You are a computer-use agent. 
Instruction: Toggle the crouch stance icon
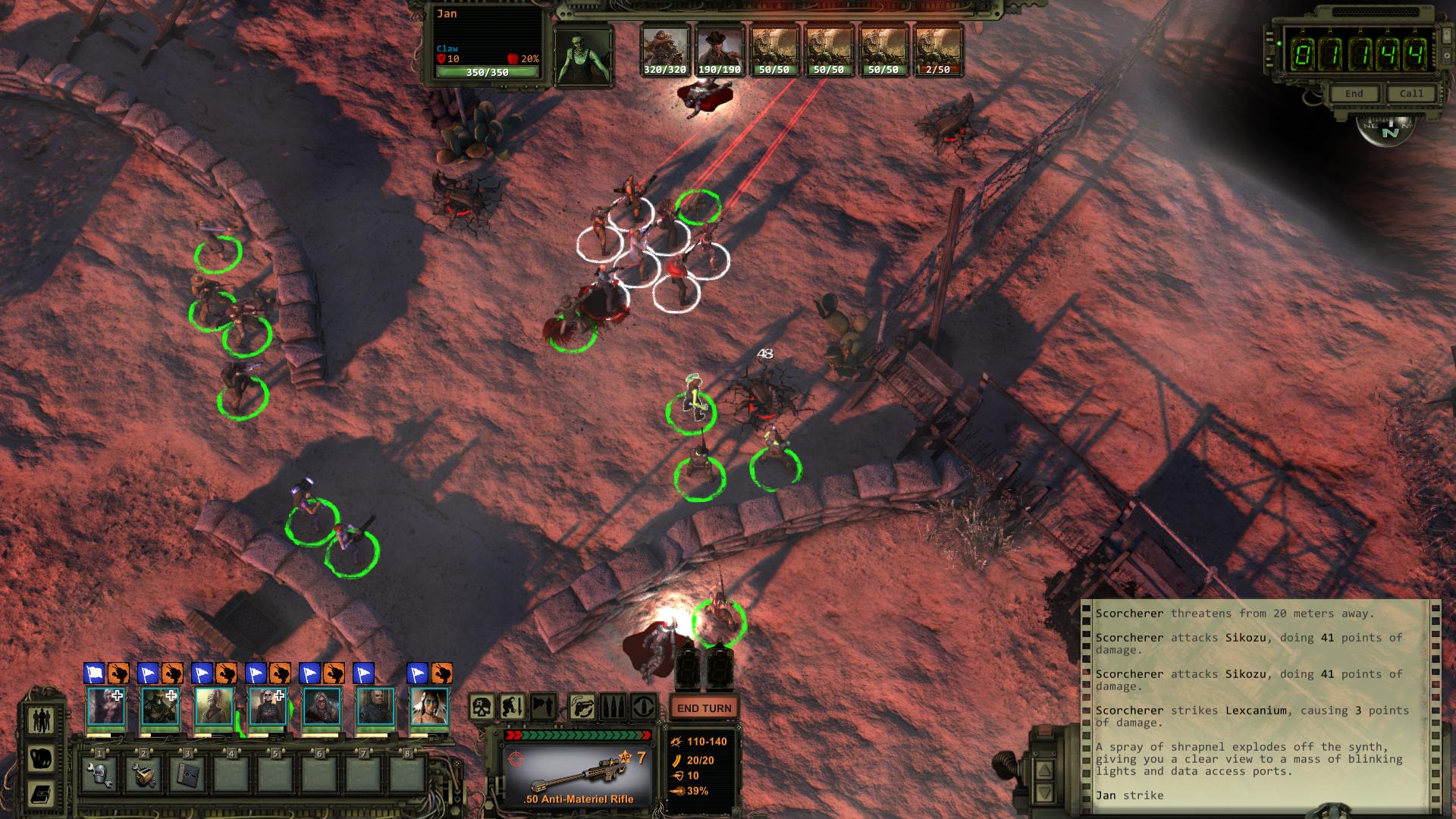pos(512,708)
